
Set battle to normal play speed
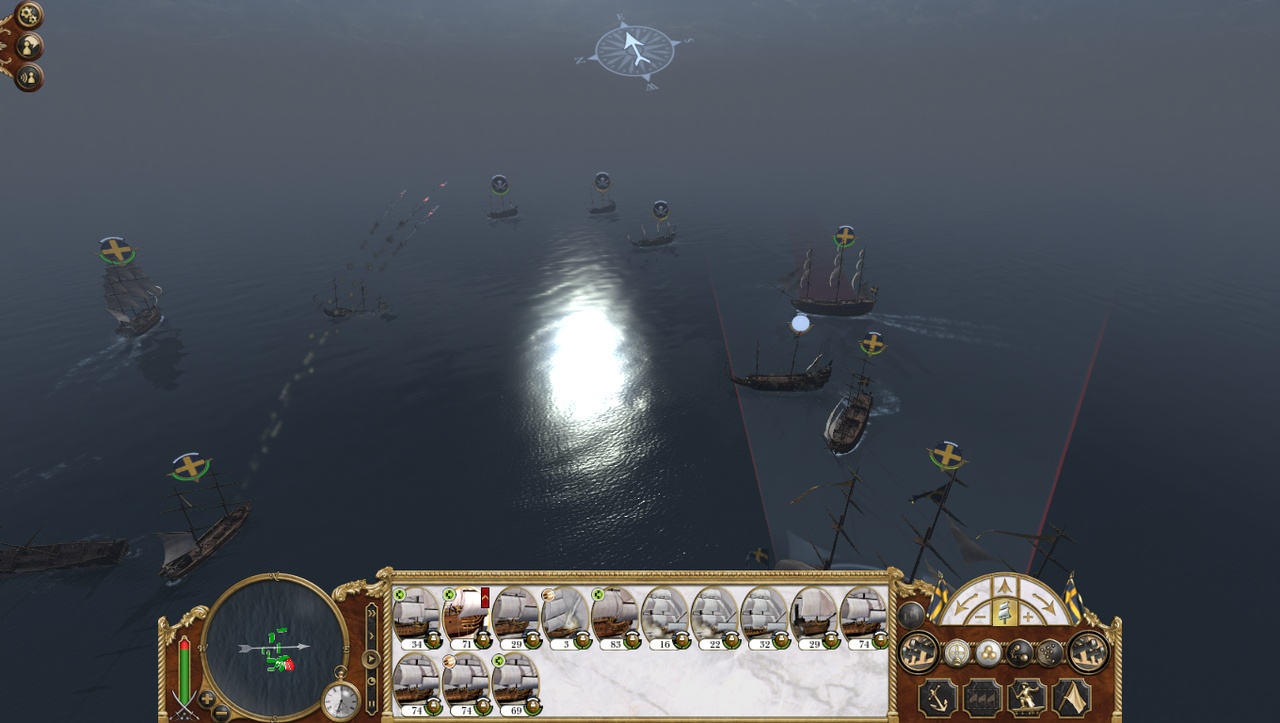point(372,659)
